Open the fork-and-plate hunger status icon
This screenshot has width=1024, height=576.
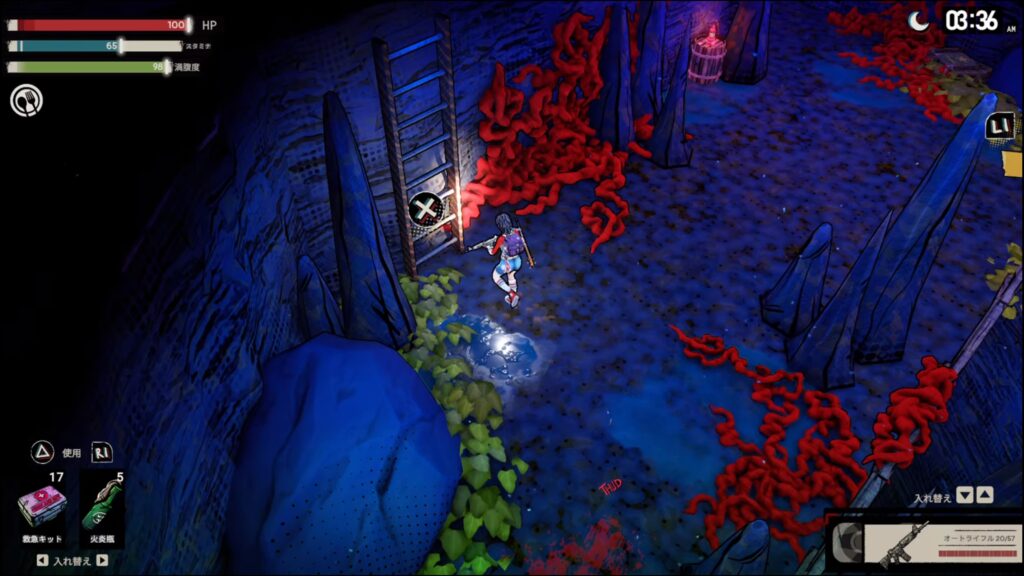click(x=26, y=100)
